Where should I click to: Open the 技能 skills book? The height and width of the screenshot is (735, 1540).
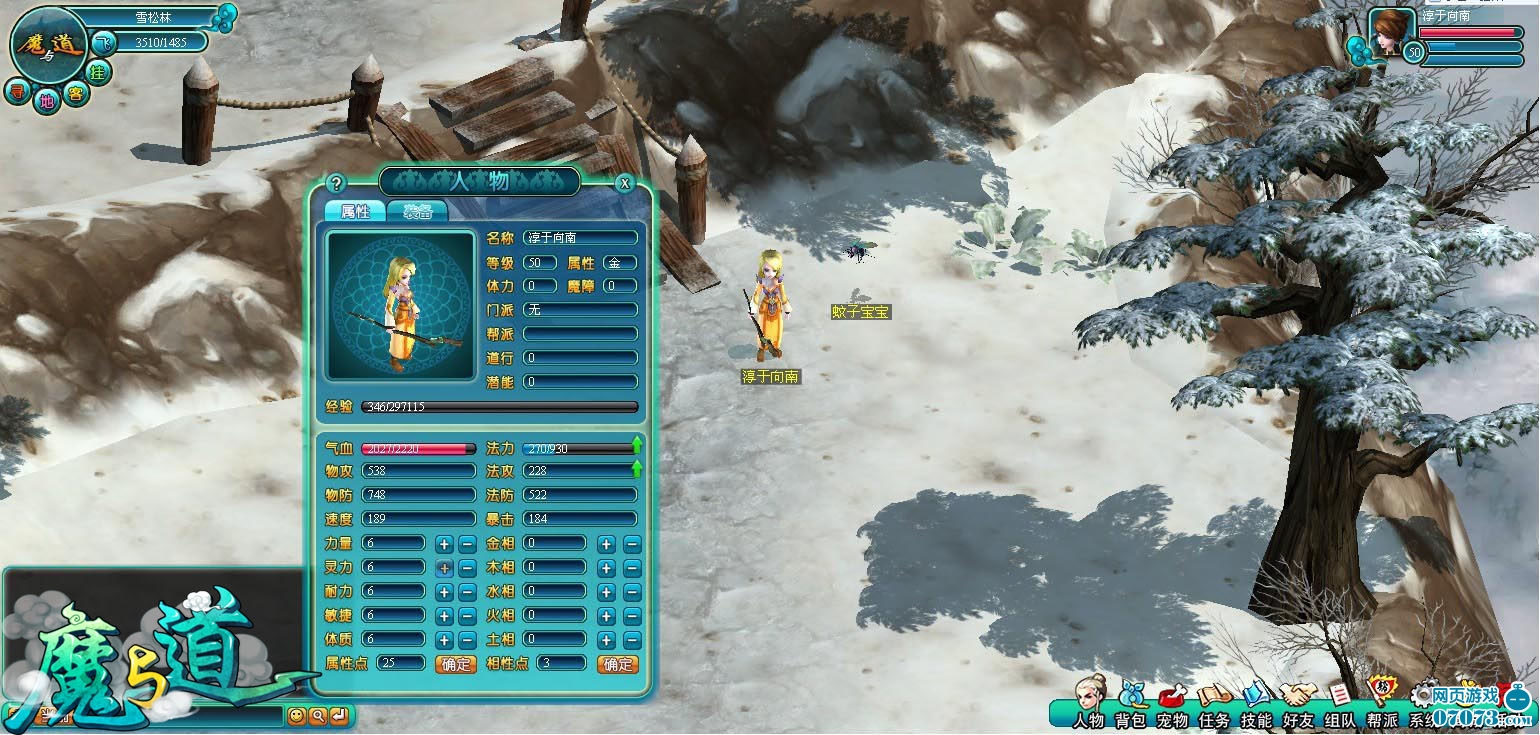point(1256,707)
